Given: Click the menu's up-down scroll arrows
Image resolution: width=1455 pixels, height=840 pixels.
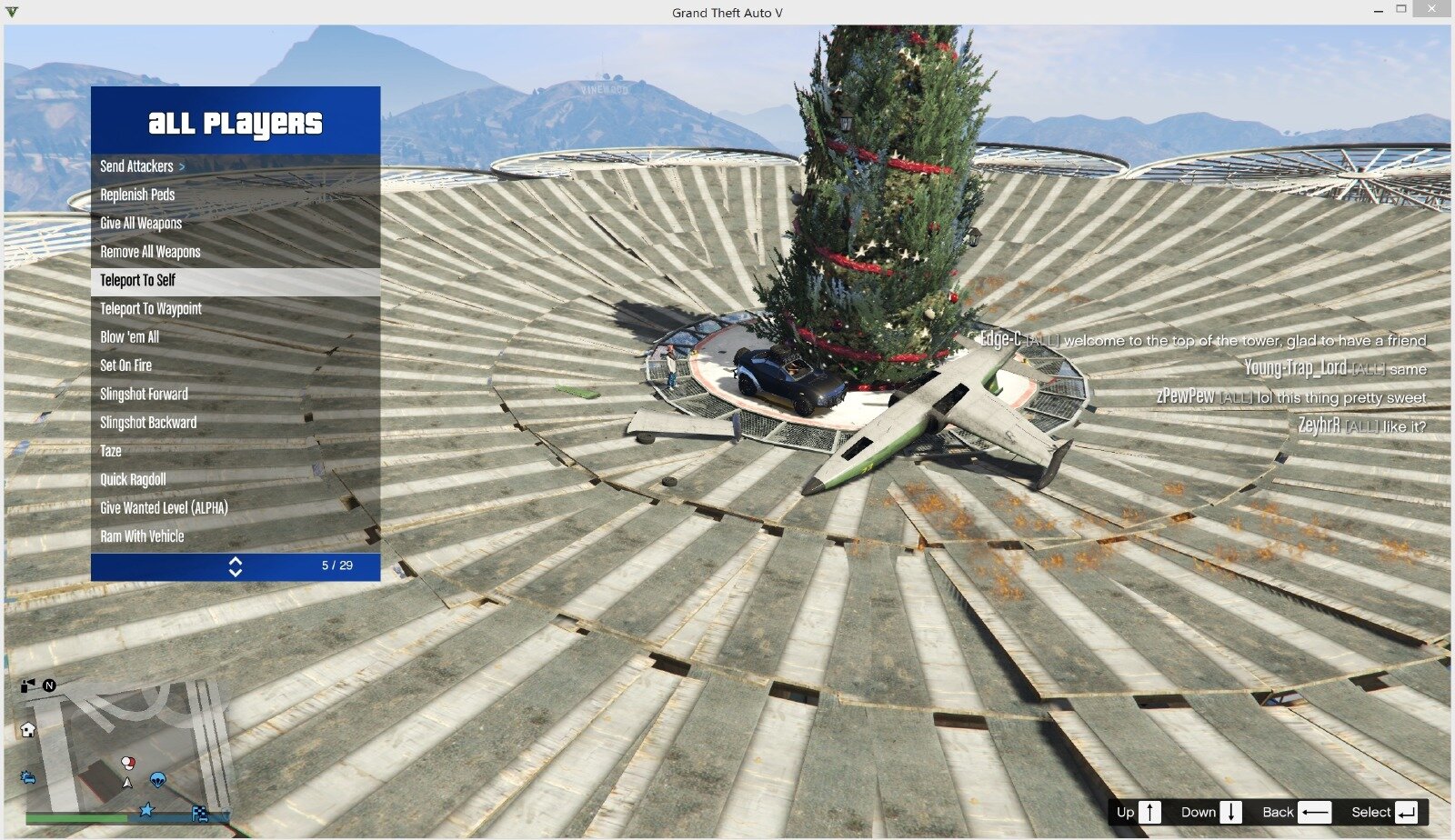Looking at the screenshot, I should pos(236,566).
